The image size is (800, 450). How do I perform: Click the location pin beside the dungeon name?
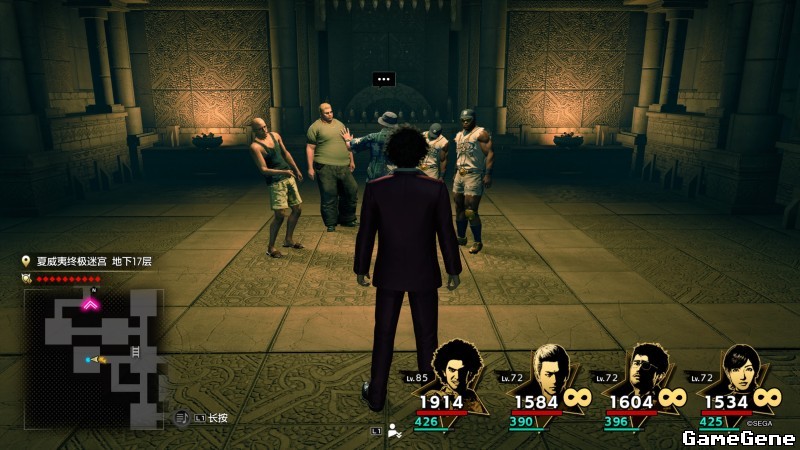(x=26, y=262)
